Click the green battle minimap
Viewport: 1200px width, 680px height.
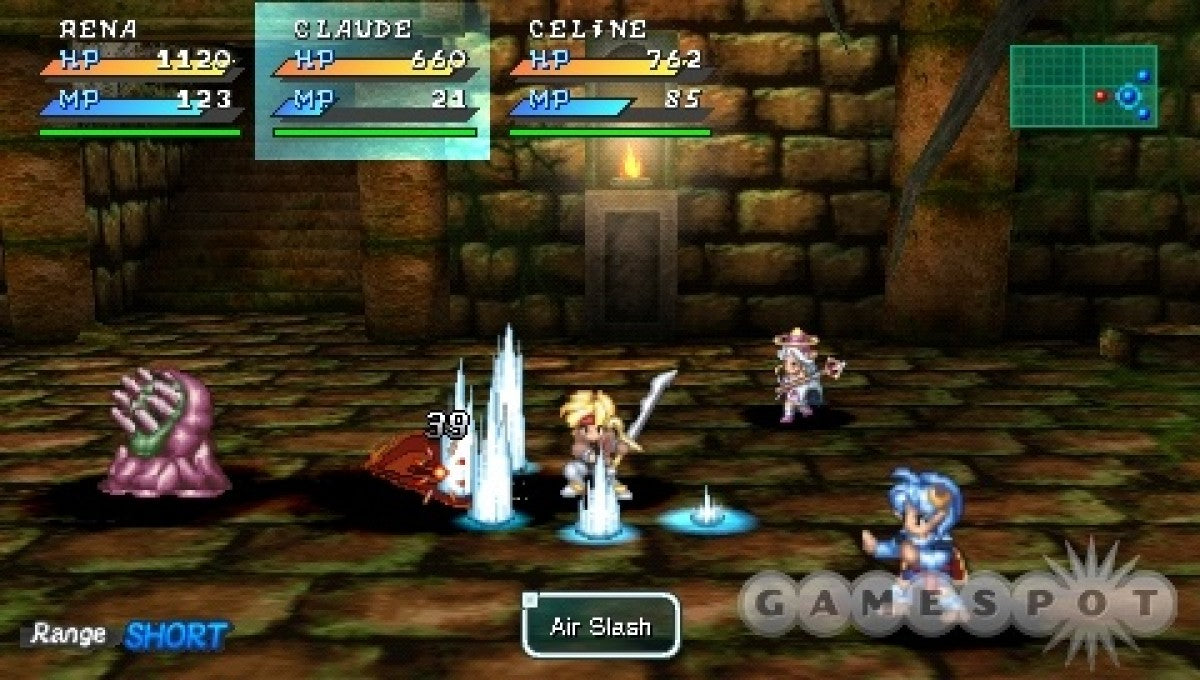point(1083,87)
